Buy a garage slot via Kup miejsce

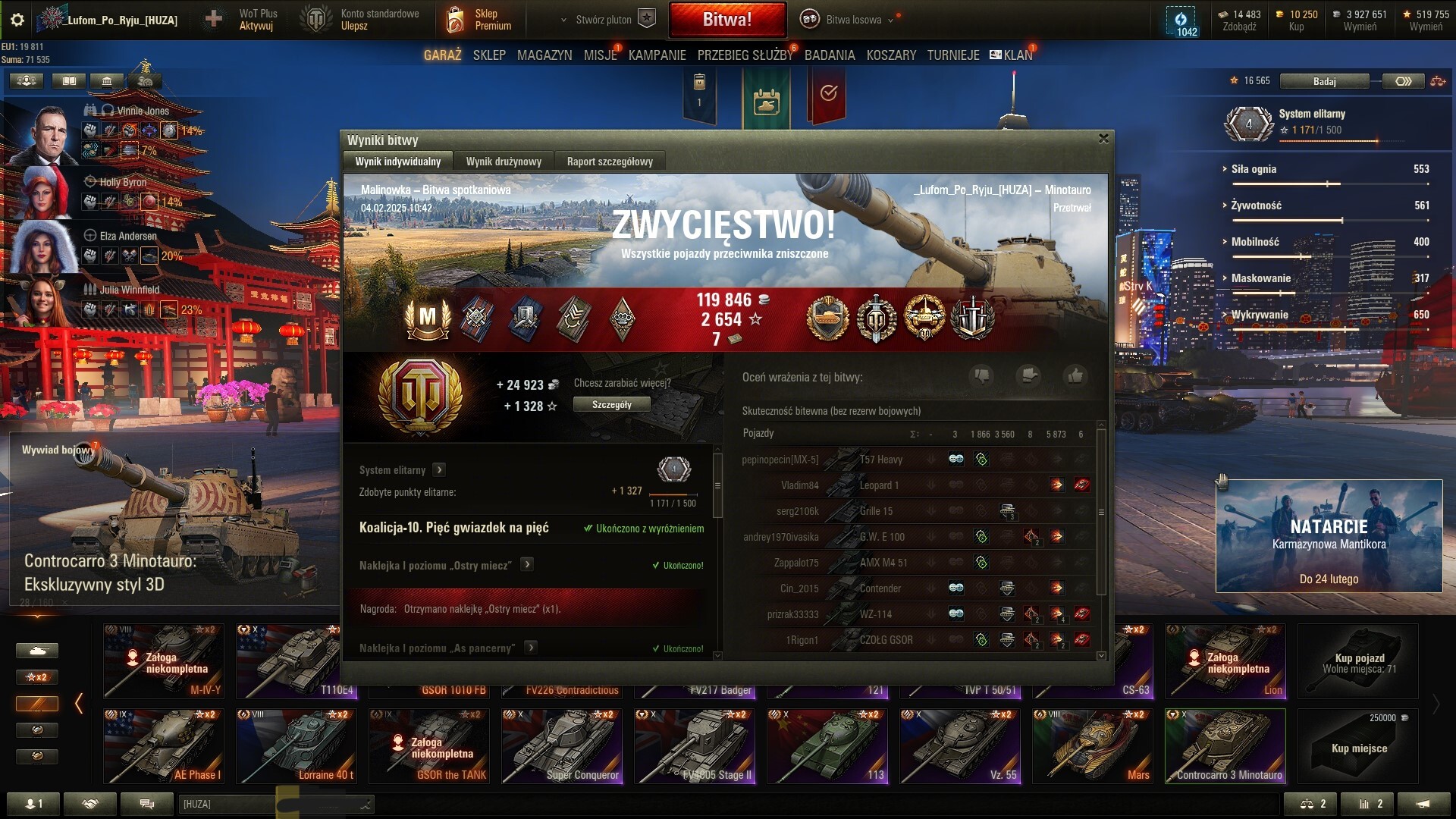(1358, 746)
